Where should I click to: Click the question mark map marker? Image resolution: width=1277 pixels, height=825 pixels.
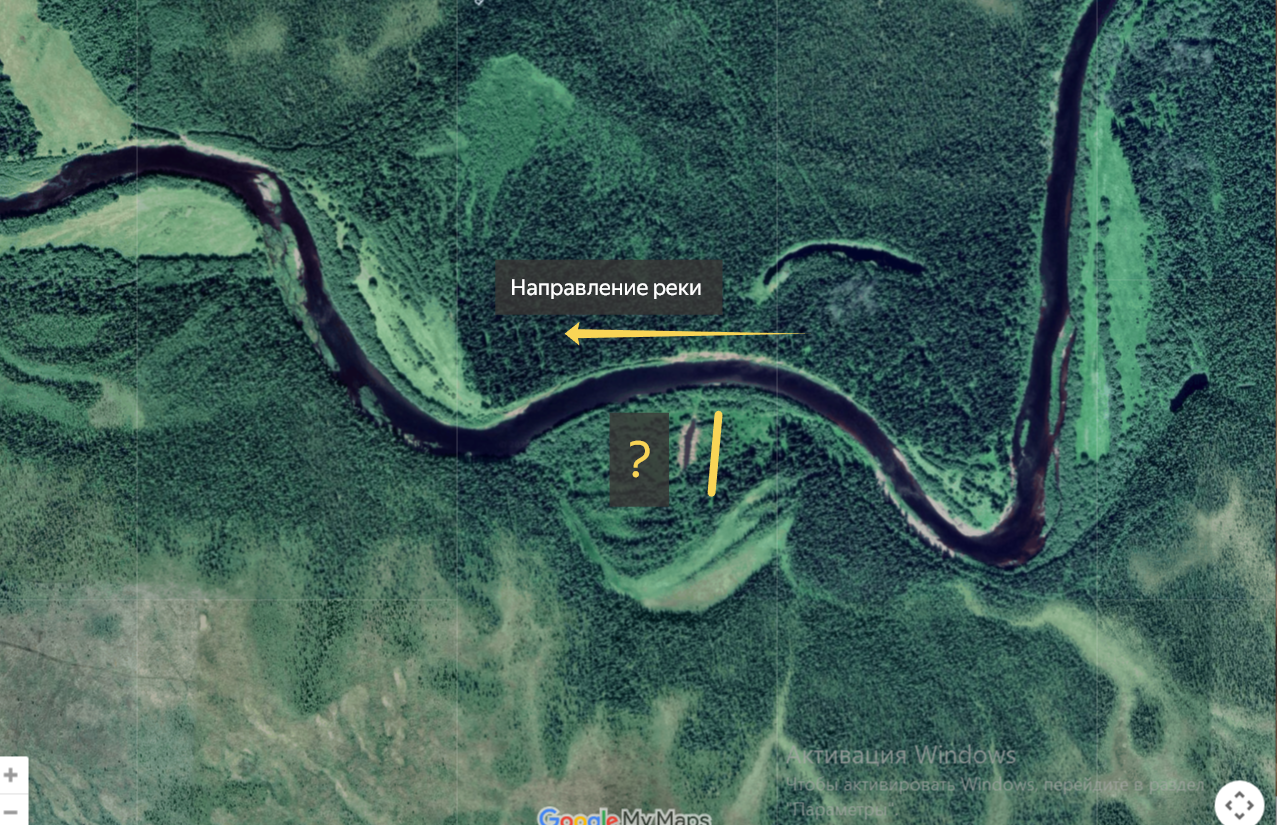tap(639, 460)
